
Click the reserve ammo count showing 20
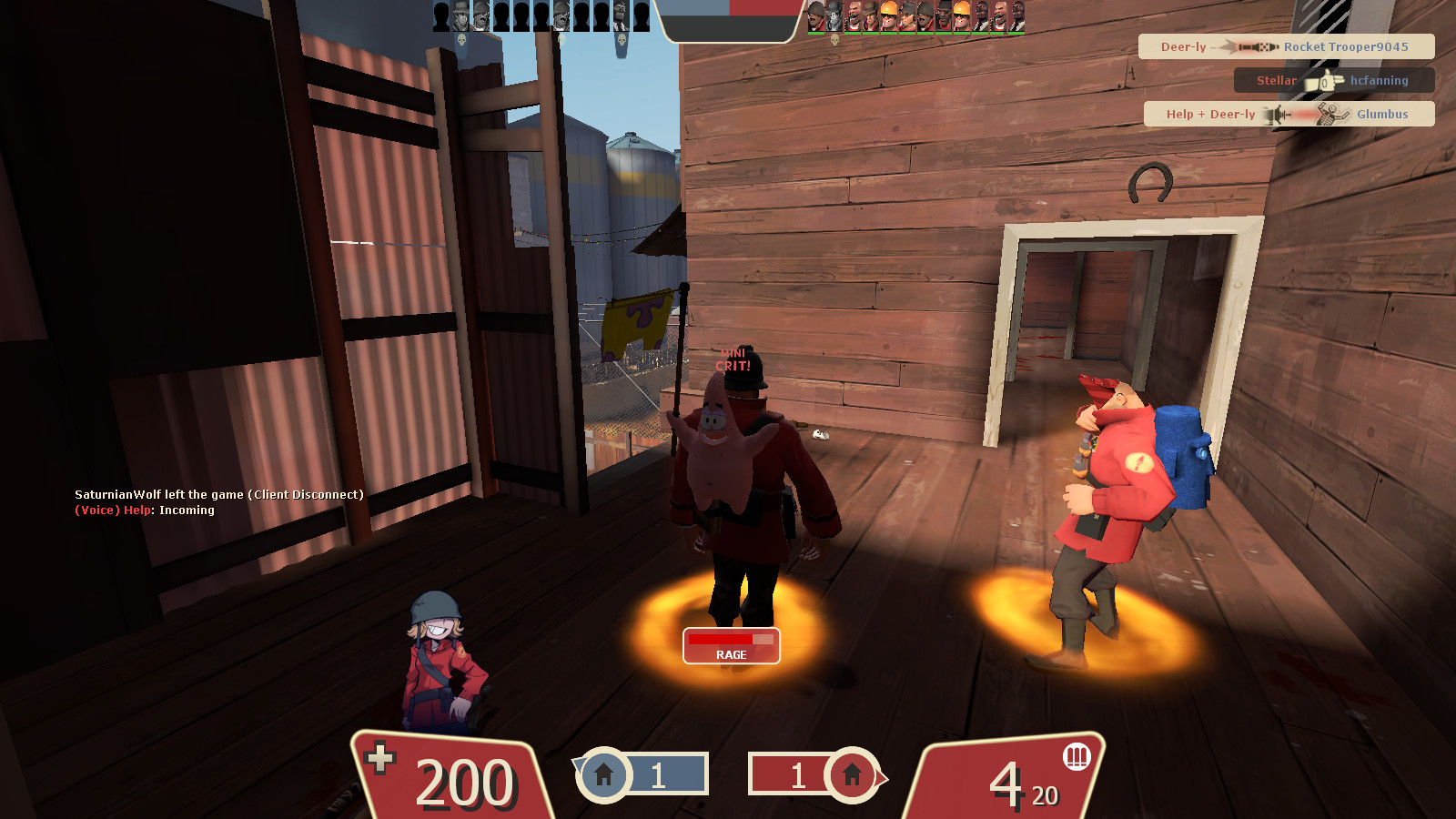pos(1045,794)
